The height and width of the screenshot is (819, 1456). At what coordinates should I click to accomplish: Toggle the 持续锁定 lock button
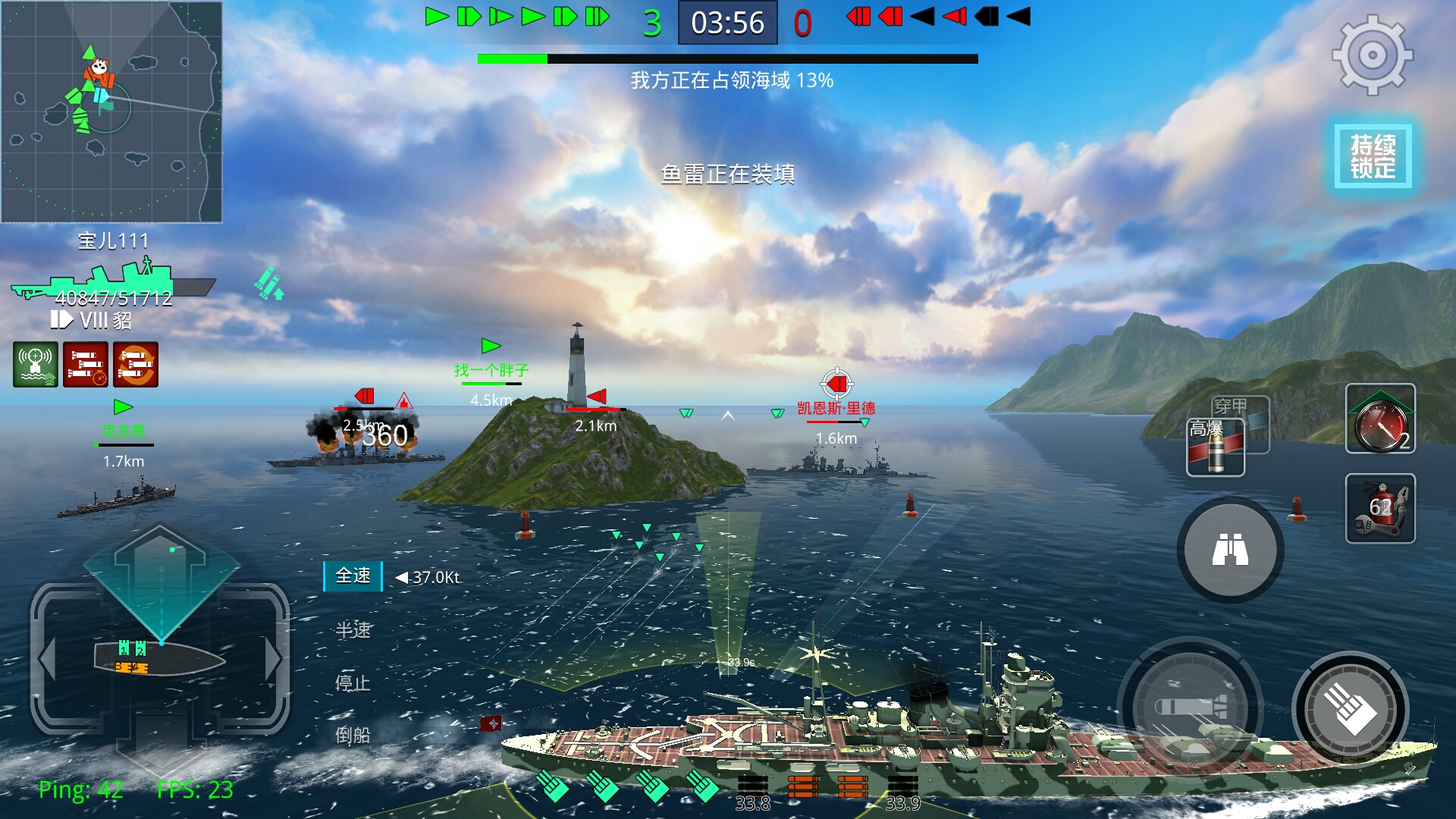[x=1373, y=156]
